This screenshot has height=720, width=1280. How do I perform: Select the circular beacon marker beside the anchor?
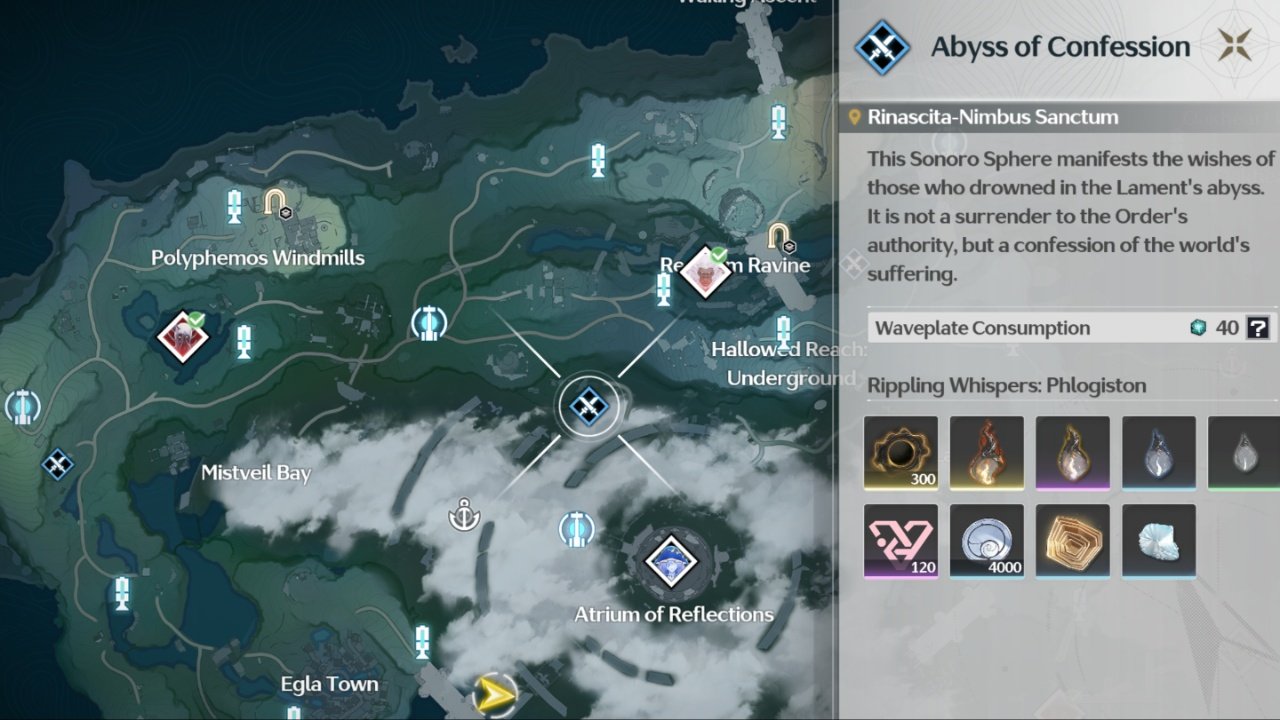click(576, 528)
